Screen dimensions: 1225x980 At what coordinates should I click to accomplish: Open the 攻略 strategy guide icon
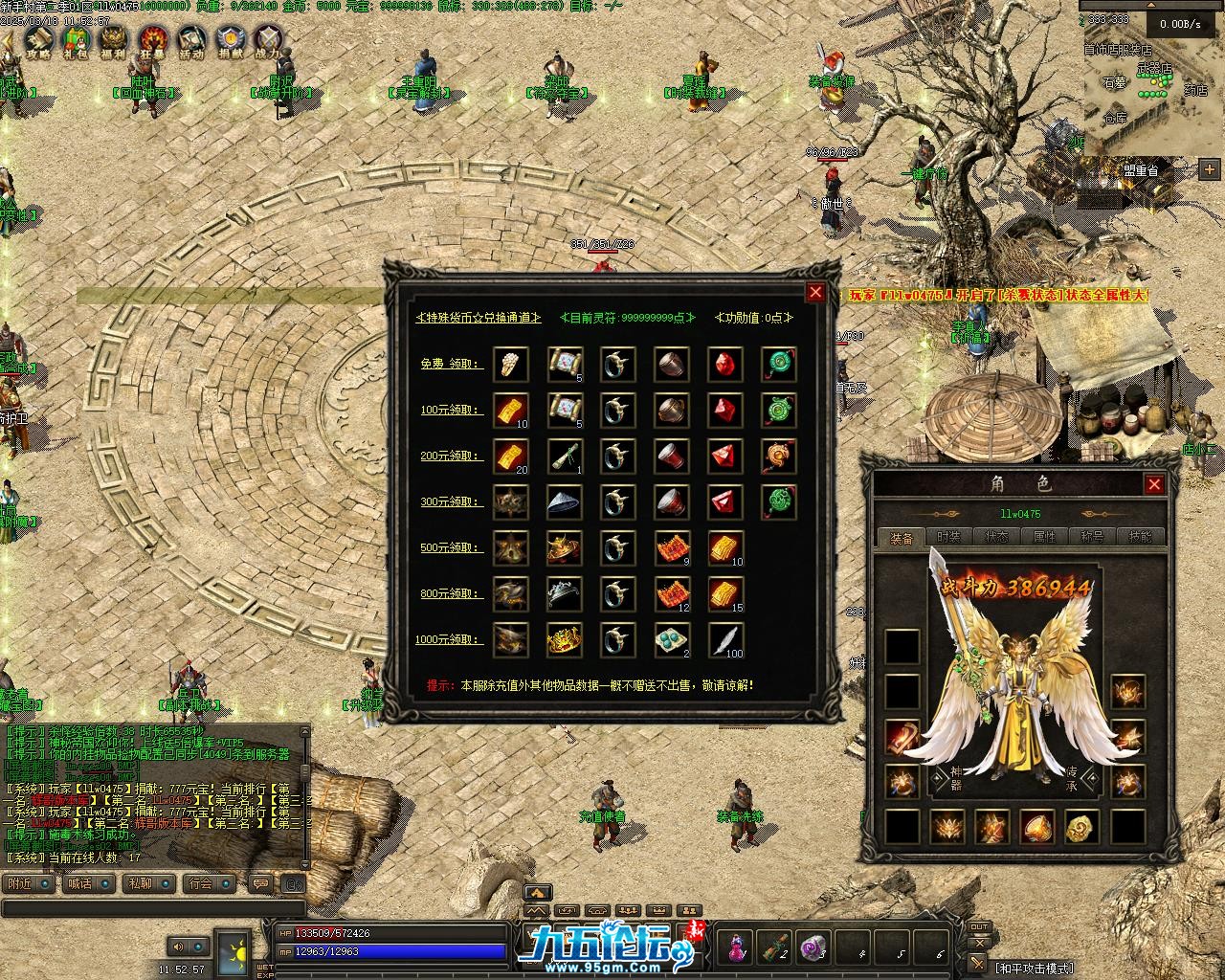click(x=38, y=40)
